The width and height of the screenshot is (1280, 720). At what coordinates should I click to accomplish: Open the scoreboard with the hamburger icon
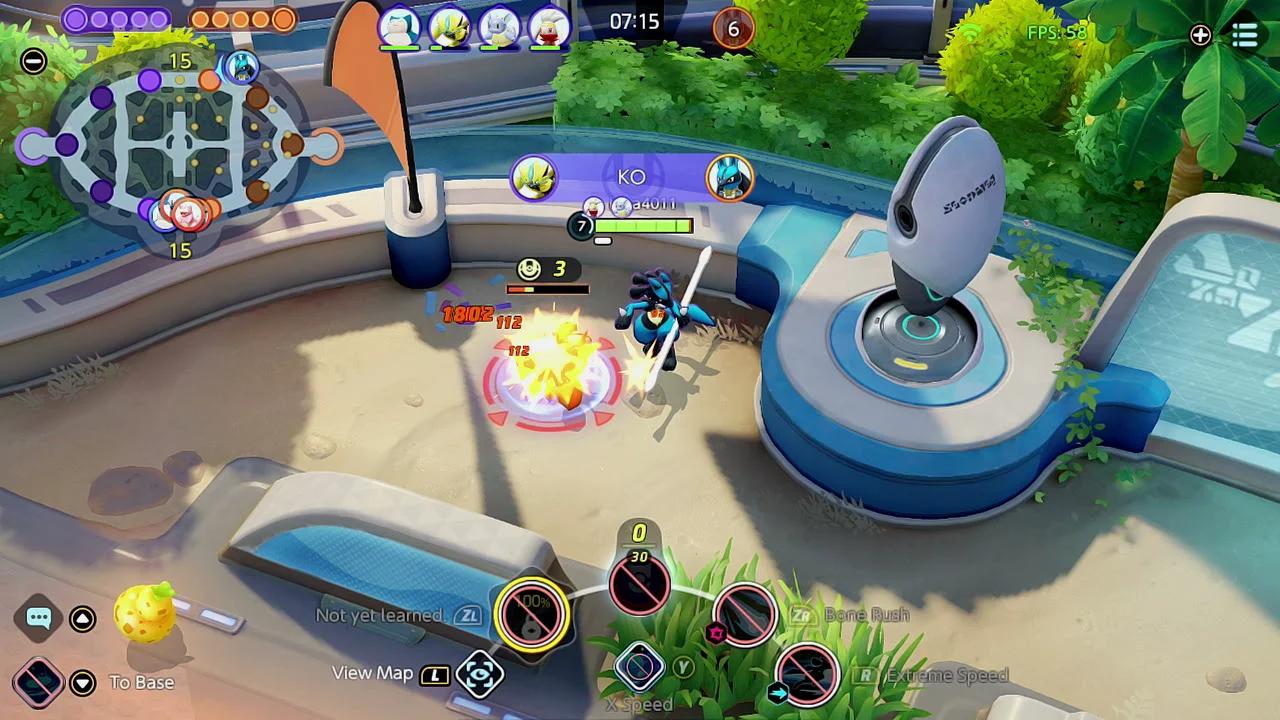[1244, 36]
